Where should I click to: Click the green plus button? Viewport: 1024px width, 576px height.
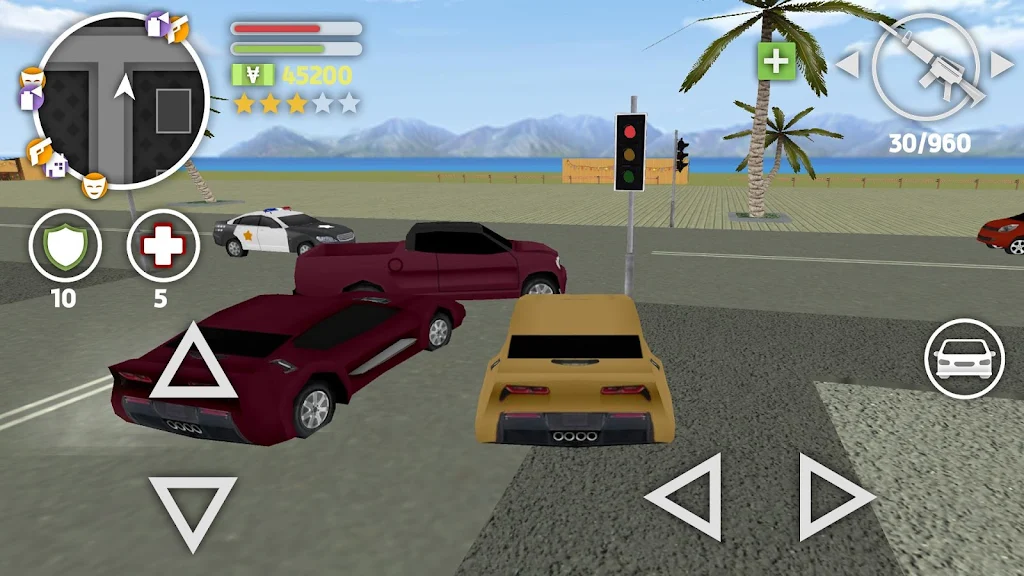[775, 62]
